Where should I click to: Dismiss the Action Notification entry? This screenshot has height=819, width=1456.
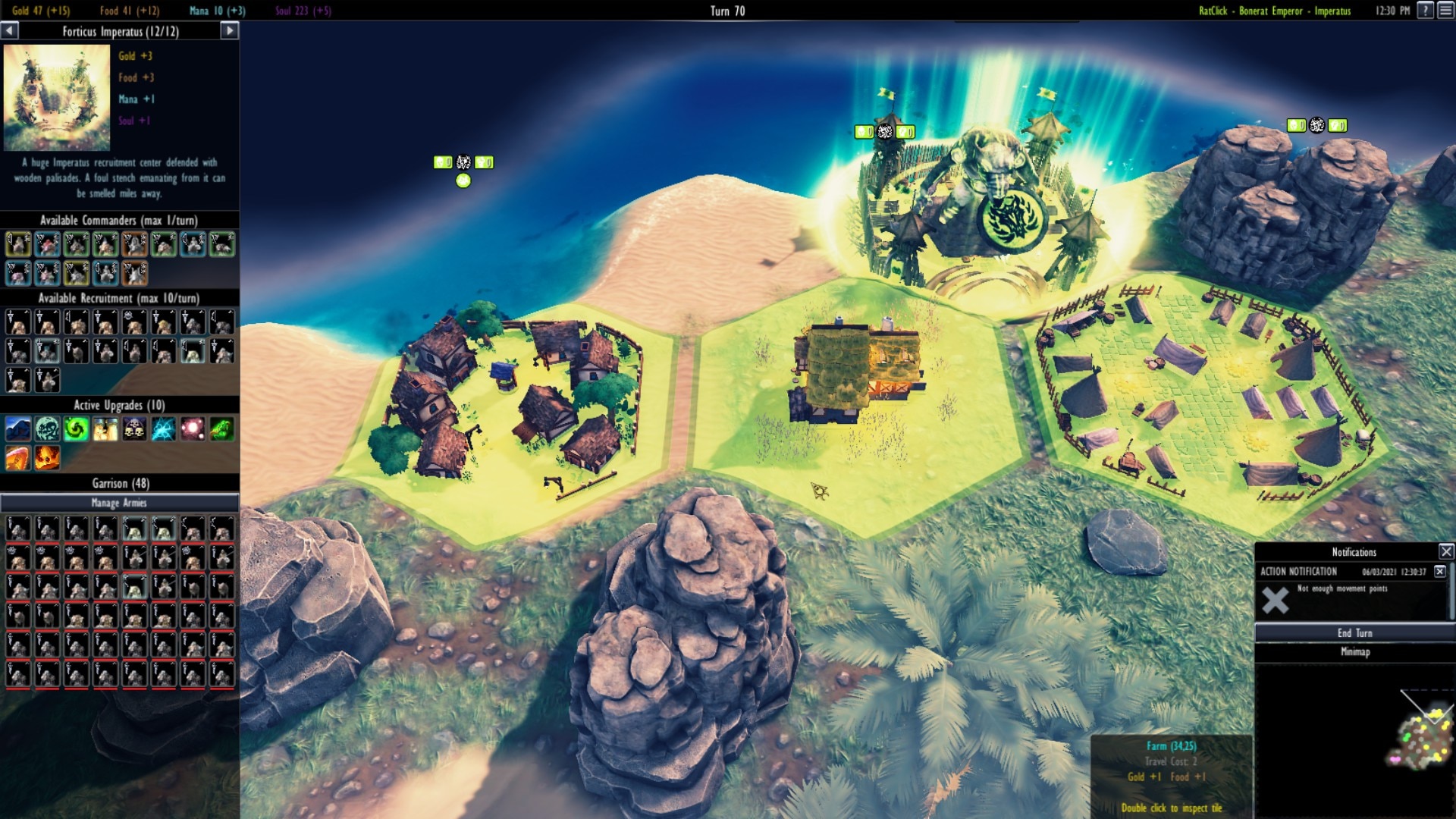[1440, 571]
